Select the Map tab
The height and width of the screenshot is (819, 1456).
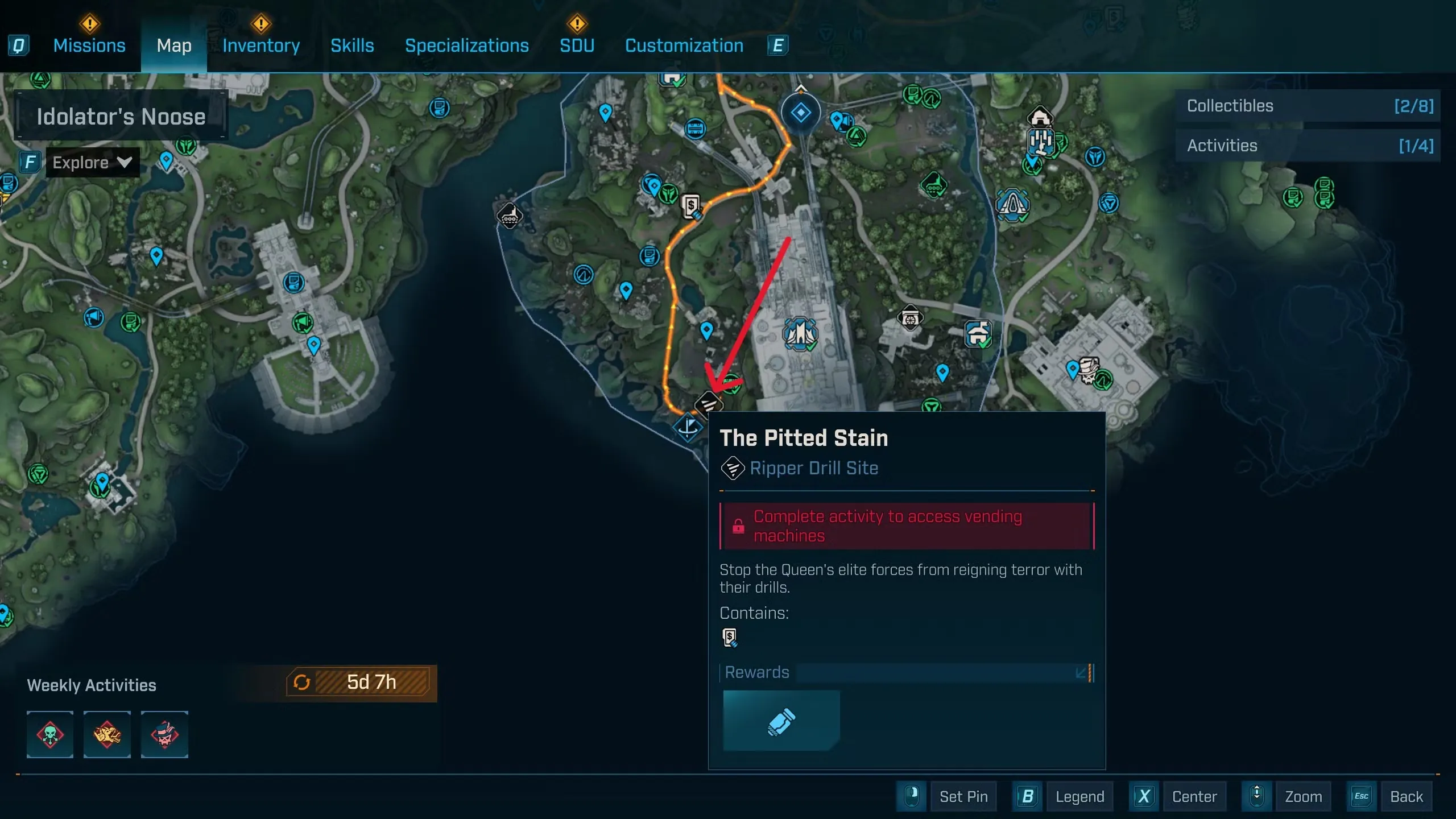coord(174,45)
